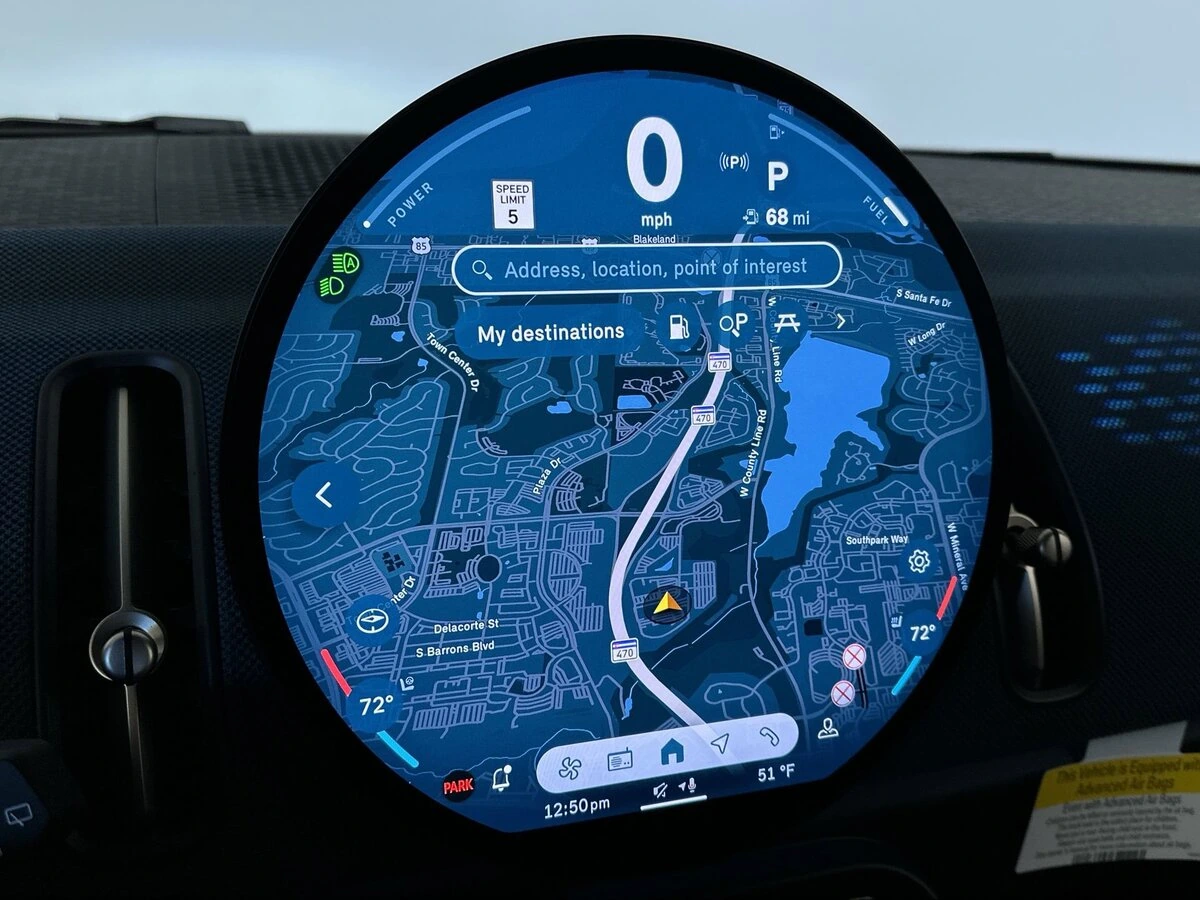Open climate controls via the fan icon
The image size is (1200, 900).
pos(568,766)
